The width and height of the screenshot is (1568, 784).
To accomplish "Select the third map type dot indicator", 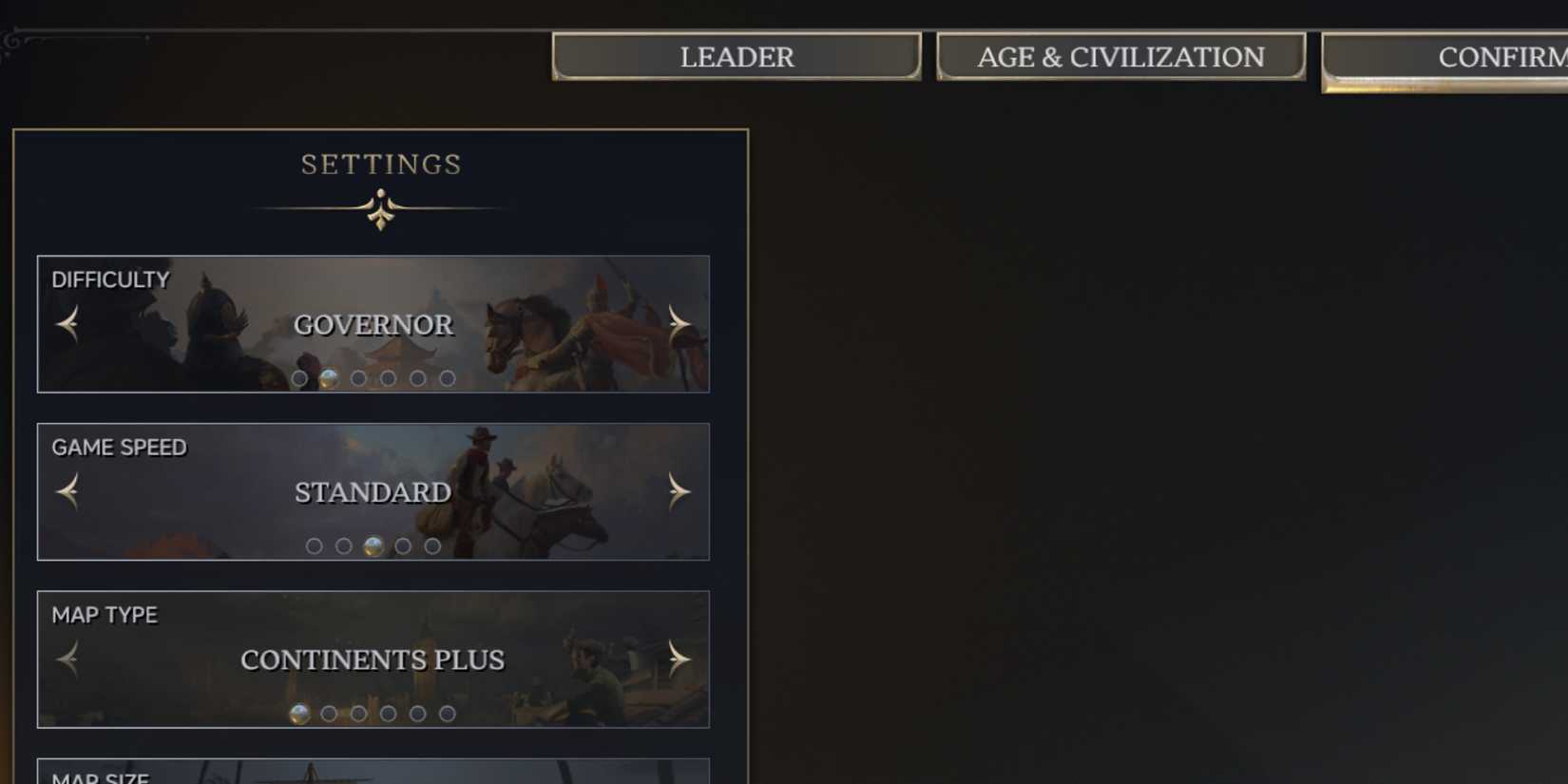I will coord(357,712).
